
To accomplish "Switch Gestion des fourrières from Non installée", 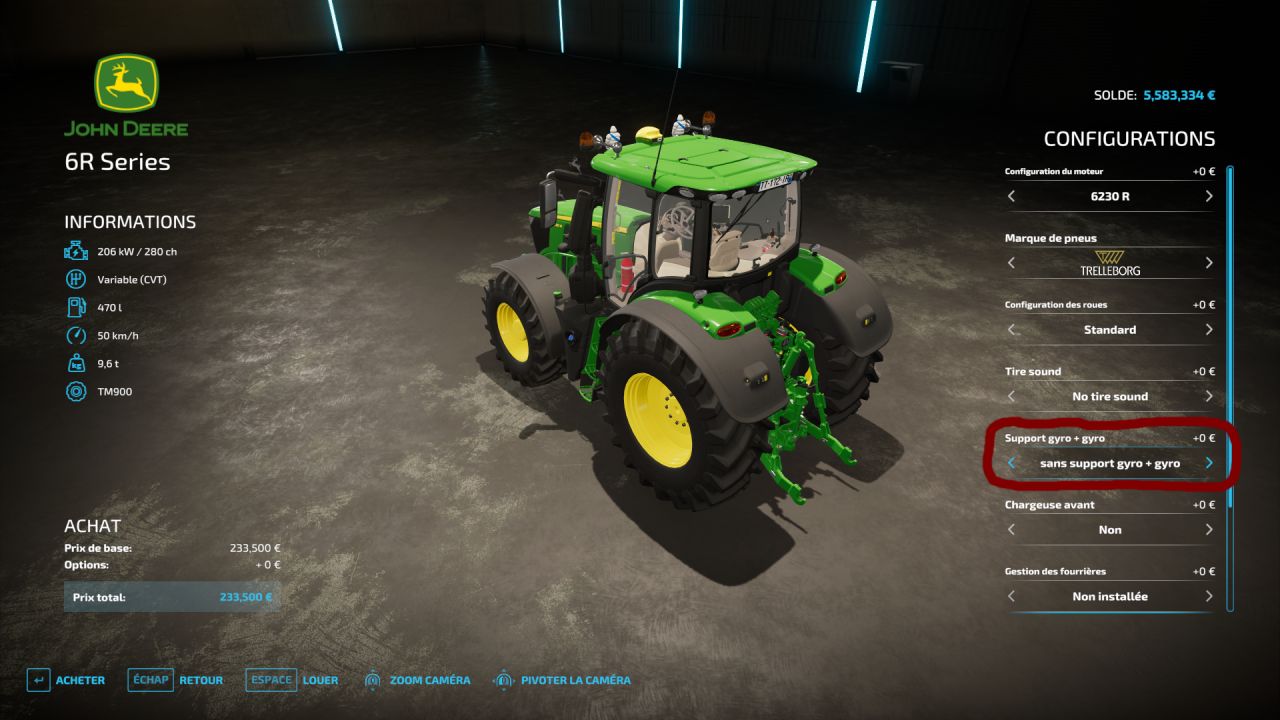I will [1208, 596].
